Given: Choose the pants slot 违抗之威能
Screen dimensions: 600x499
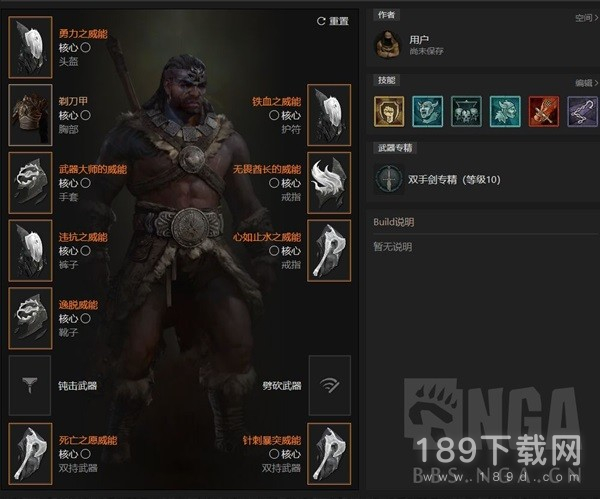Looking at the screenshot, I should 30,250.
